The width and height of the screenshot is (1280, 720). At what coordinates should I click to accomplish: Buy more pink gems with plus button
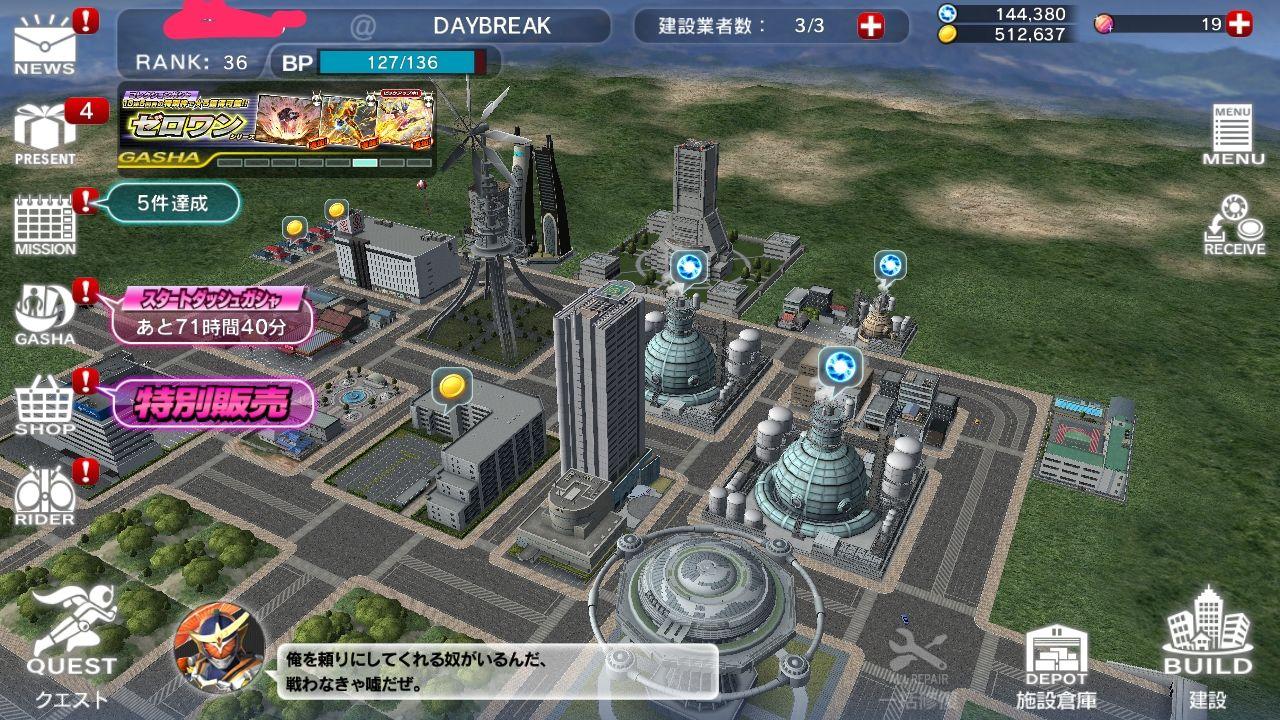click(x=1239, y=24)
